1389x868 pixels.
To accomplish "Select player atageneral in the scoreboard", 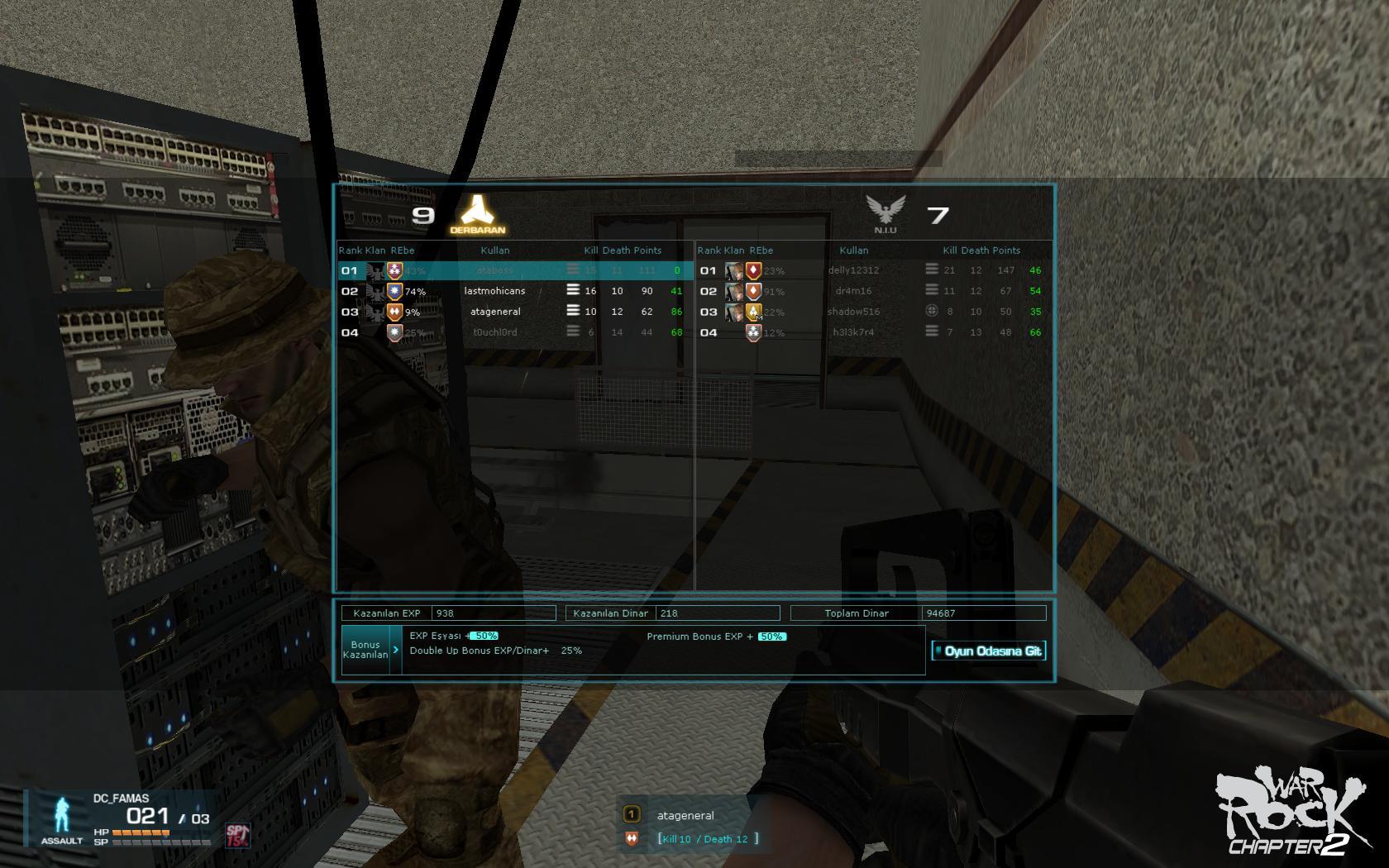I will pyautogui.click(x=494, y=312).
